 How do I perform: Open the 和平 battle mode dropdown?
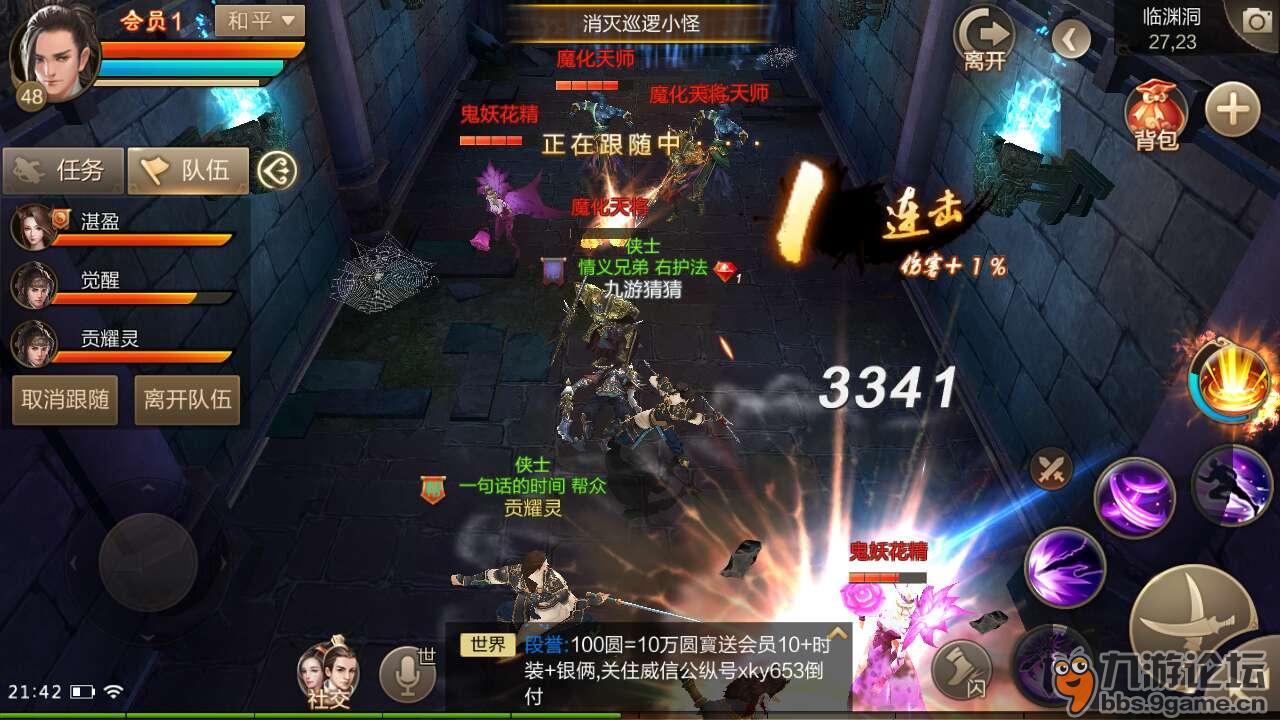[x=258, y=20]
